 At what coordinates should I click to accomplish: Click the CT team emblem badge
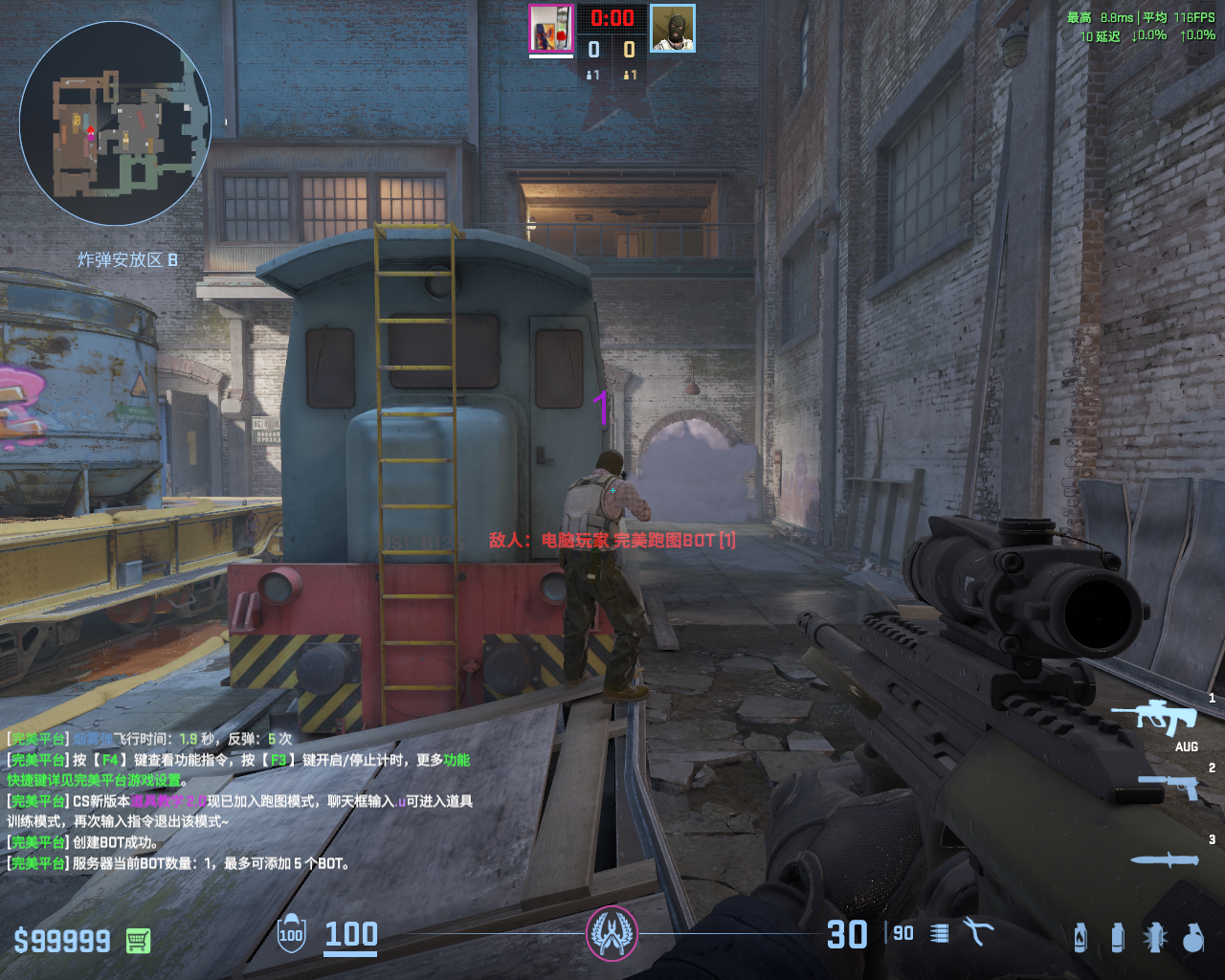pyautogui.click(x=612, y=933)
